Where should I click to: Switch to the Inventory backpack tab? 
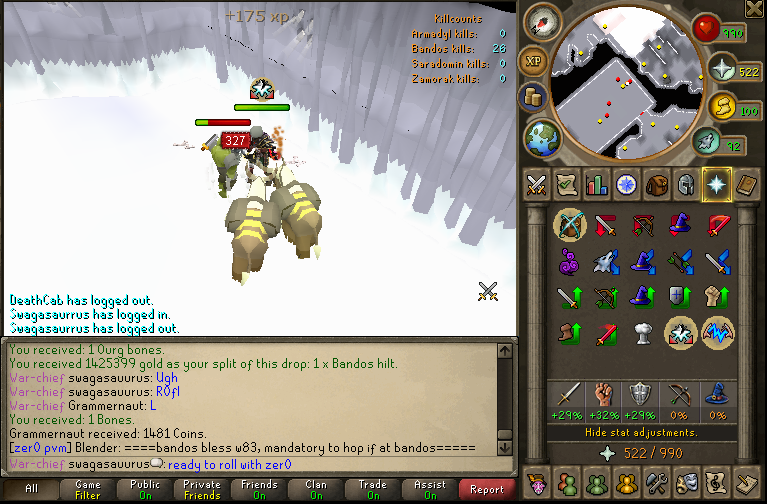656,185
